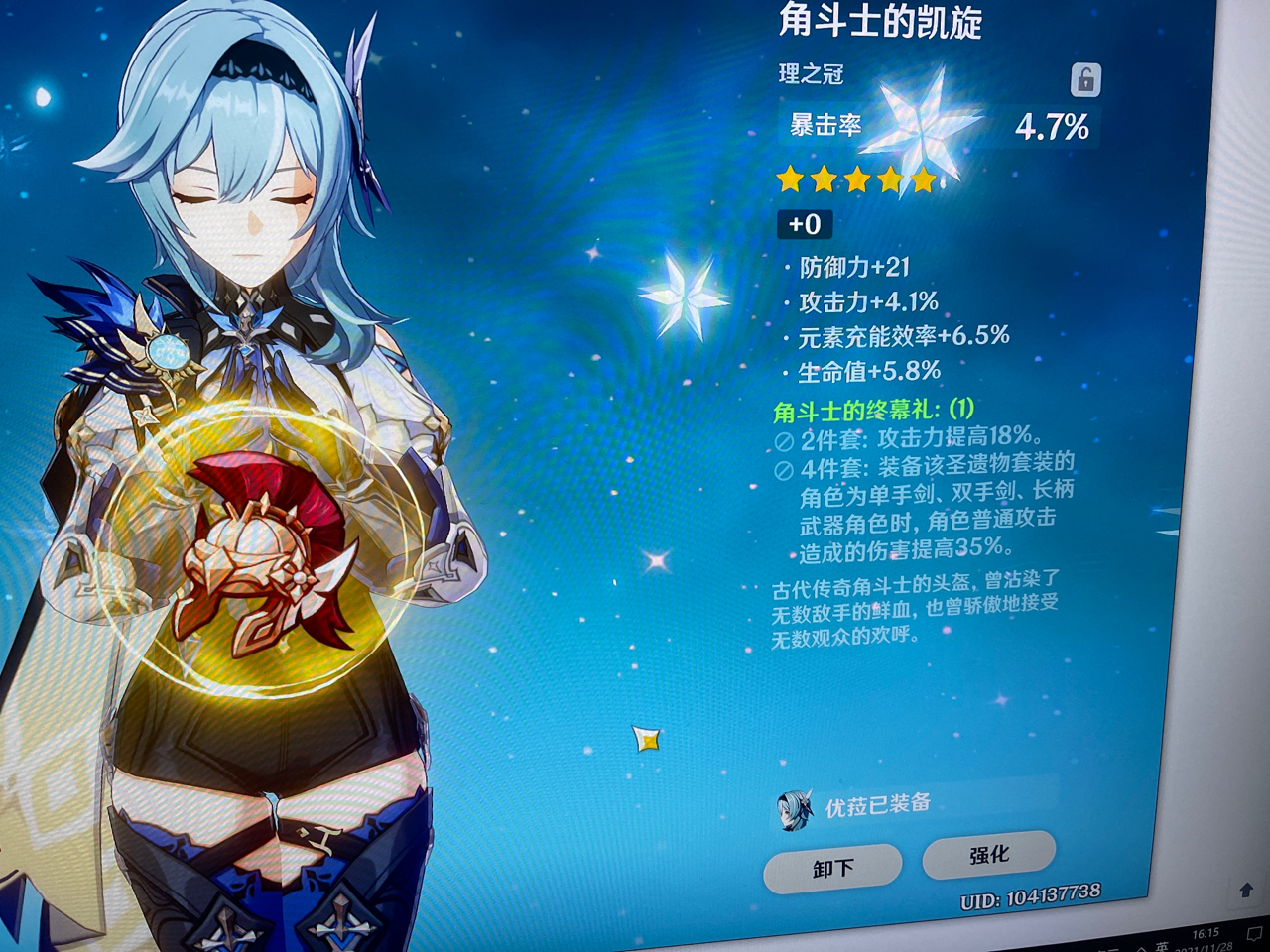This screenshot has height=952, width=1270.
Task: Click the blue four-pointed star decoration
Action: click(685, 297)
